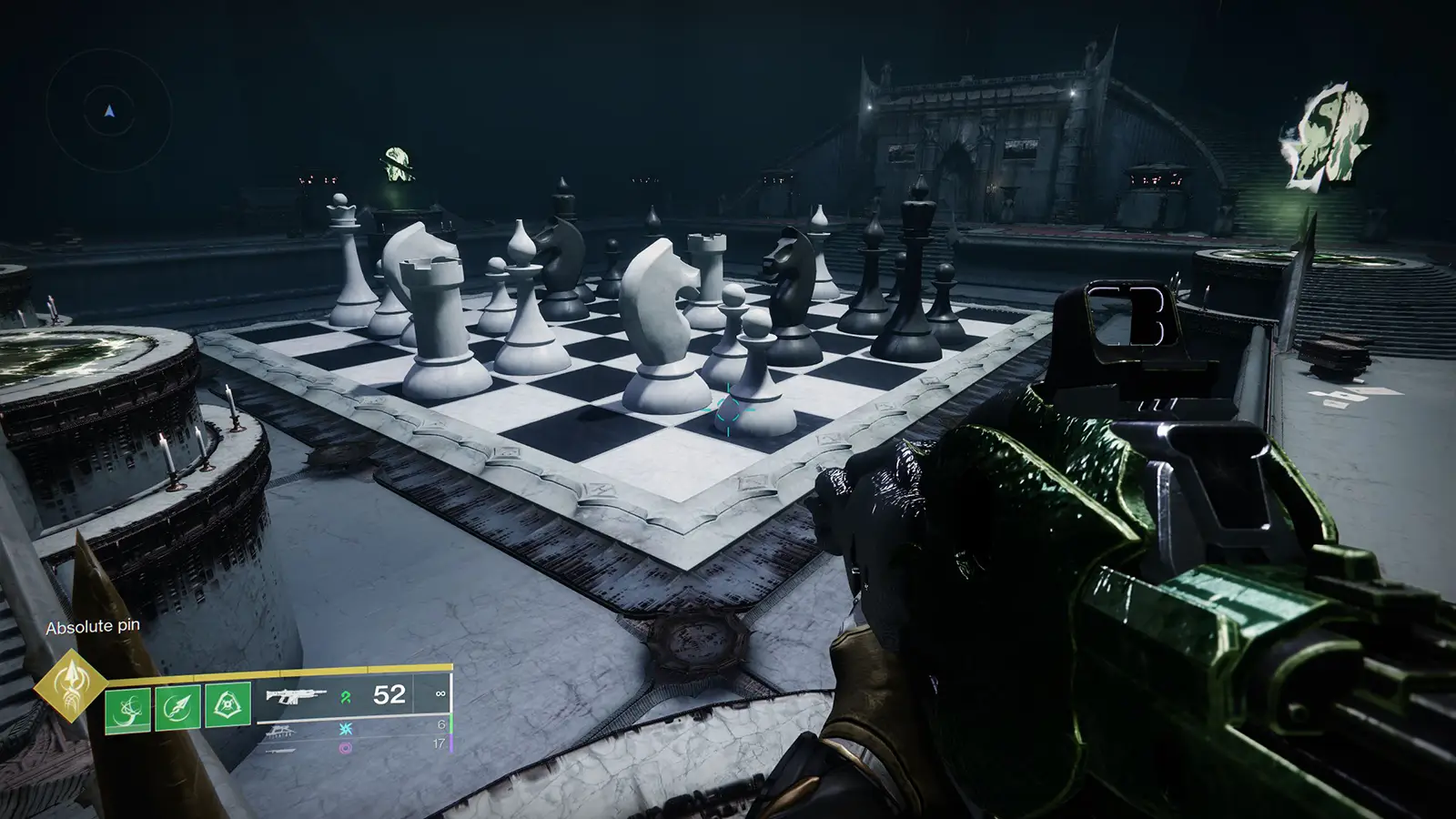1456x819 pixels.
Task: Click the purple heavy ammo icon
Action: coord(344,747)
